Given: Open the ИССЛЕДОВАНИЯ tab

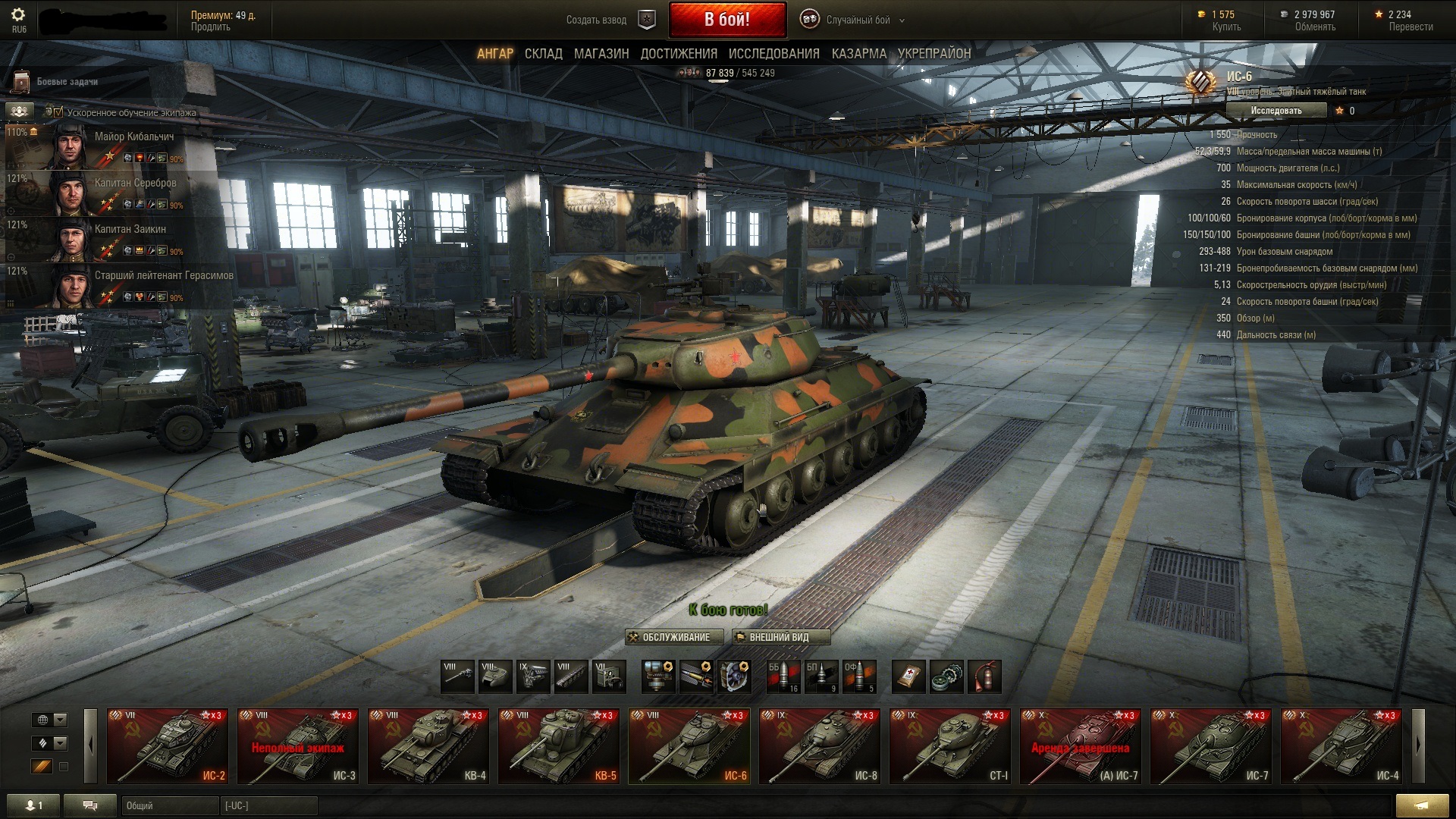Looking at the screenshot, I should pos(773,54).
